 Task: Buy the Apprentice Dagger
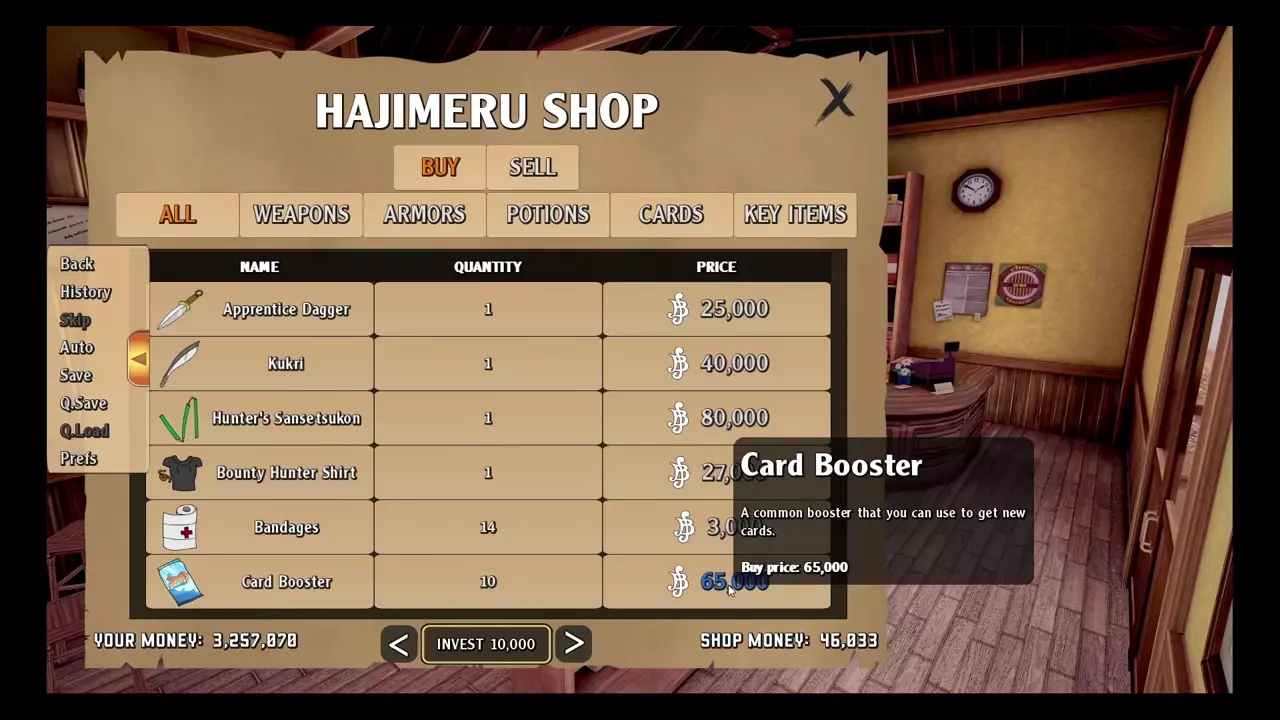286,310
